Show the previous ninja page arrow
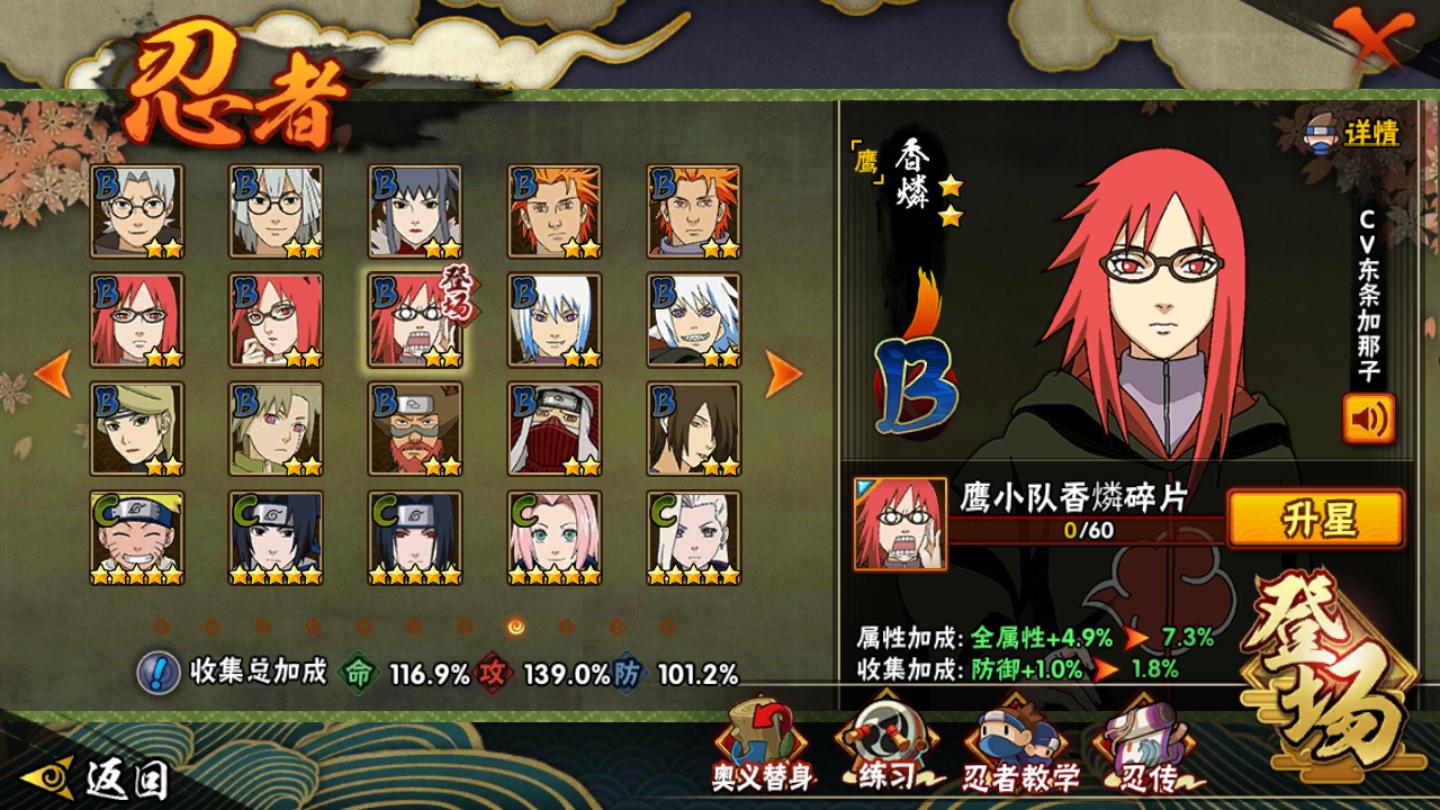The height and width of the screenshot is (810, 1440). 52,373
